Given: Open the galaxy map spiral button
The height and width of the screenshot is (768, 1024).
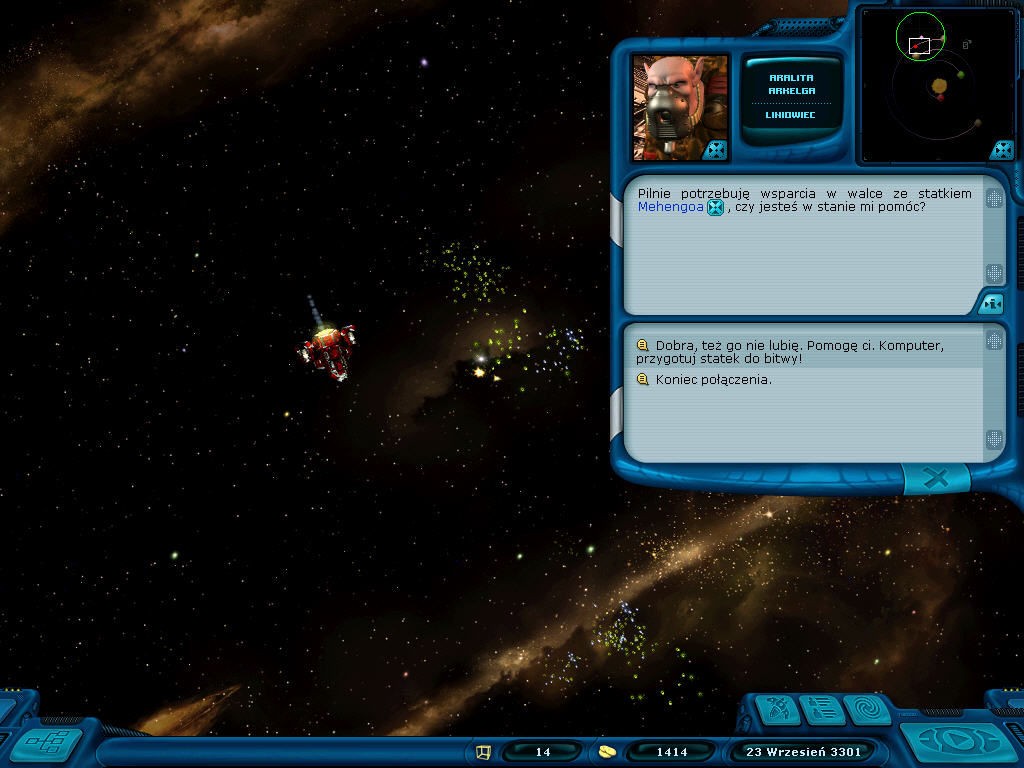Looking at the screenshot, I should [866, 710].
